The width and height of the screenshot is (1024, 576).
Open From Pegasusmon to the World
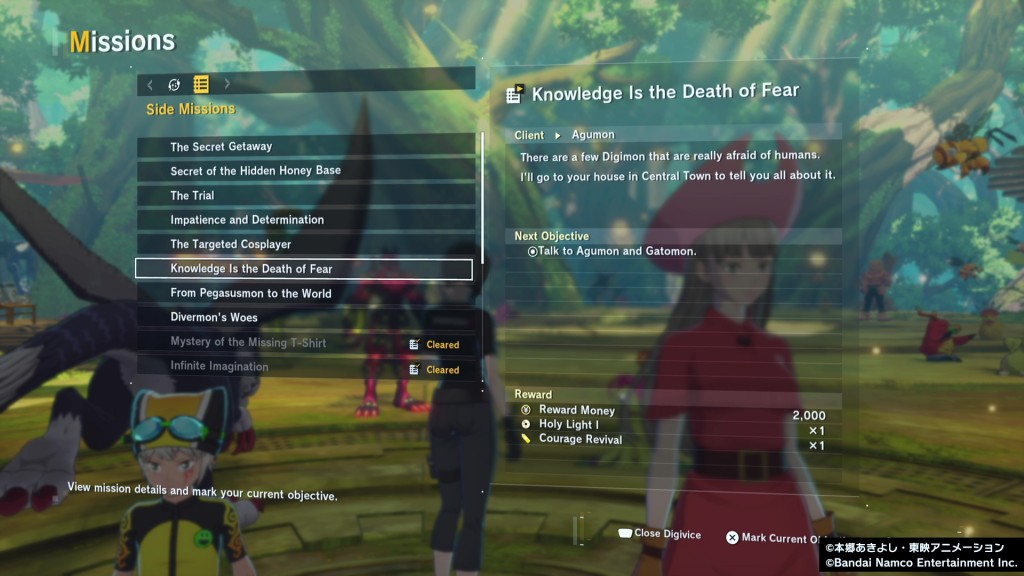pos(305,293)
